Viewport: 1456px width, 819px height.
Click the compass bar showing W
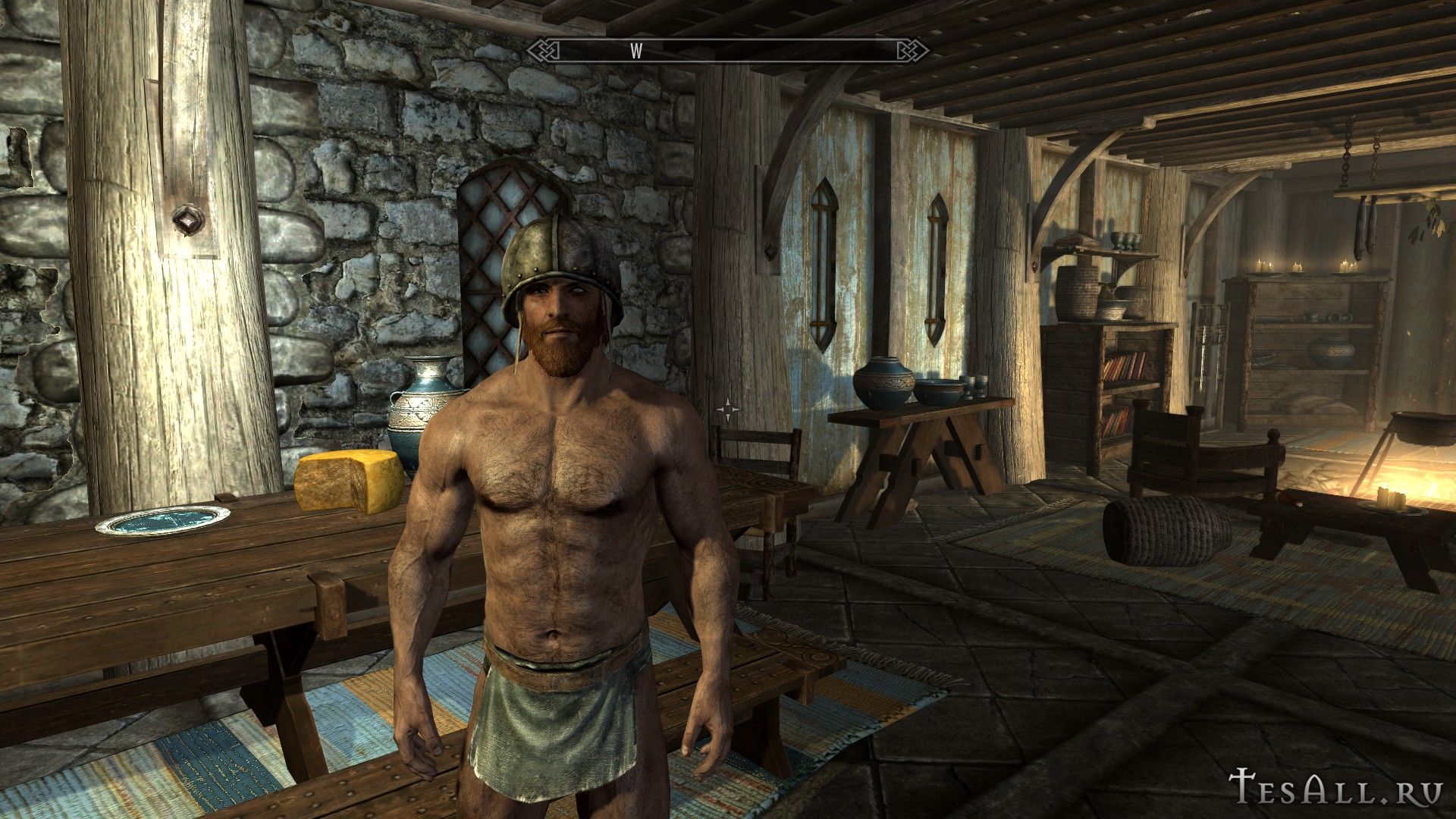pos(728,51)
